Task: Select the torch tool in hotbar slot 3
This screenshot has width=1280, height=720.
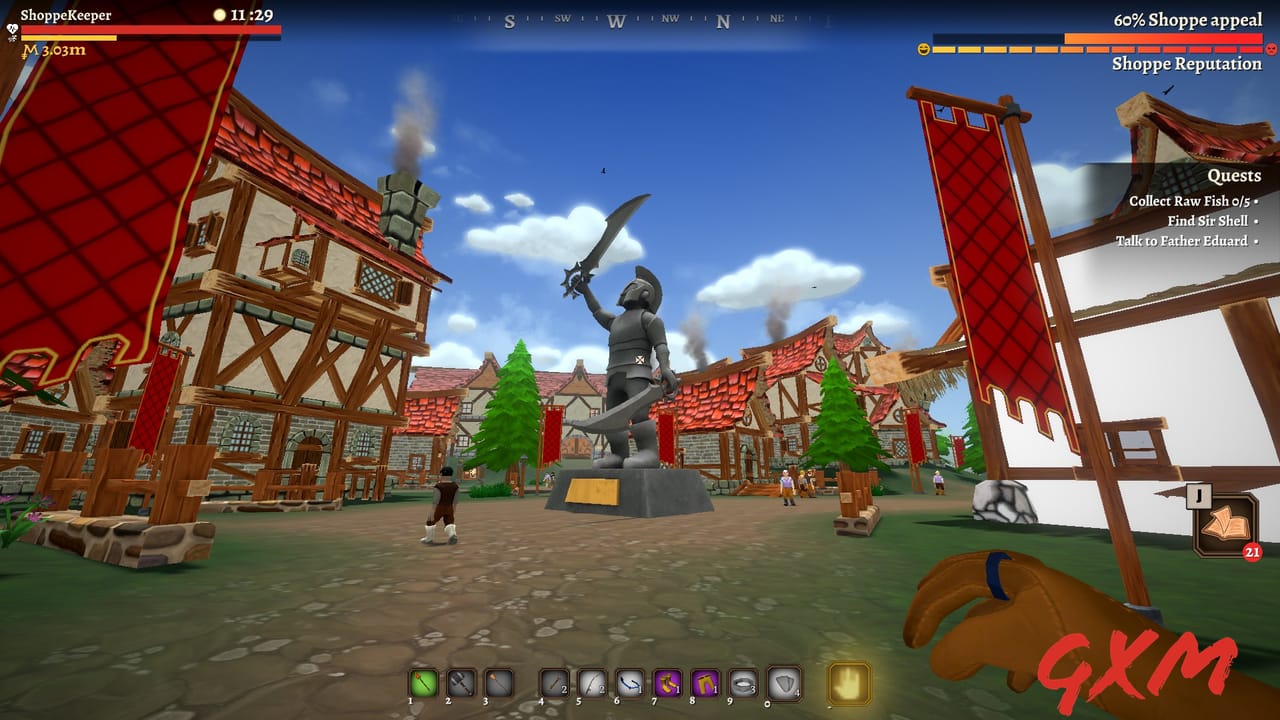Action: pyautogui.click(x=498, y=684)
